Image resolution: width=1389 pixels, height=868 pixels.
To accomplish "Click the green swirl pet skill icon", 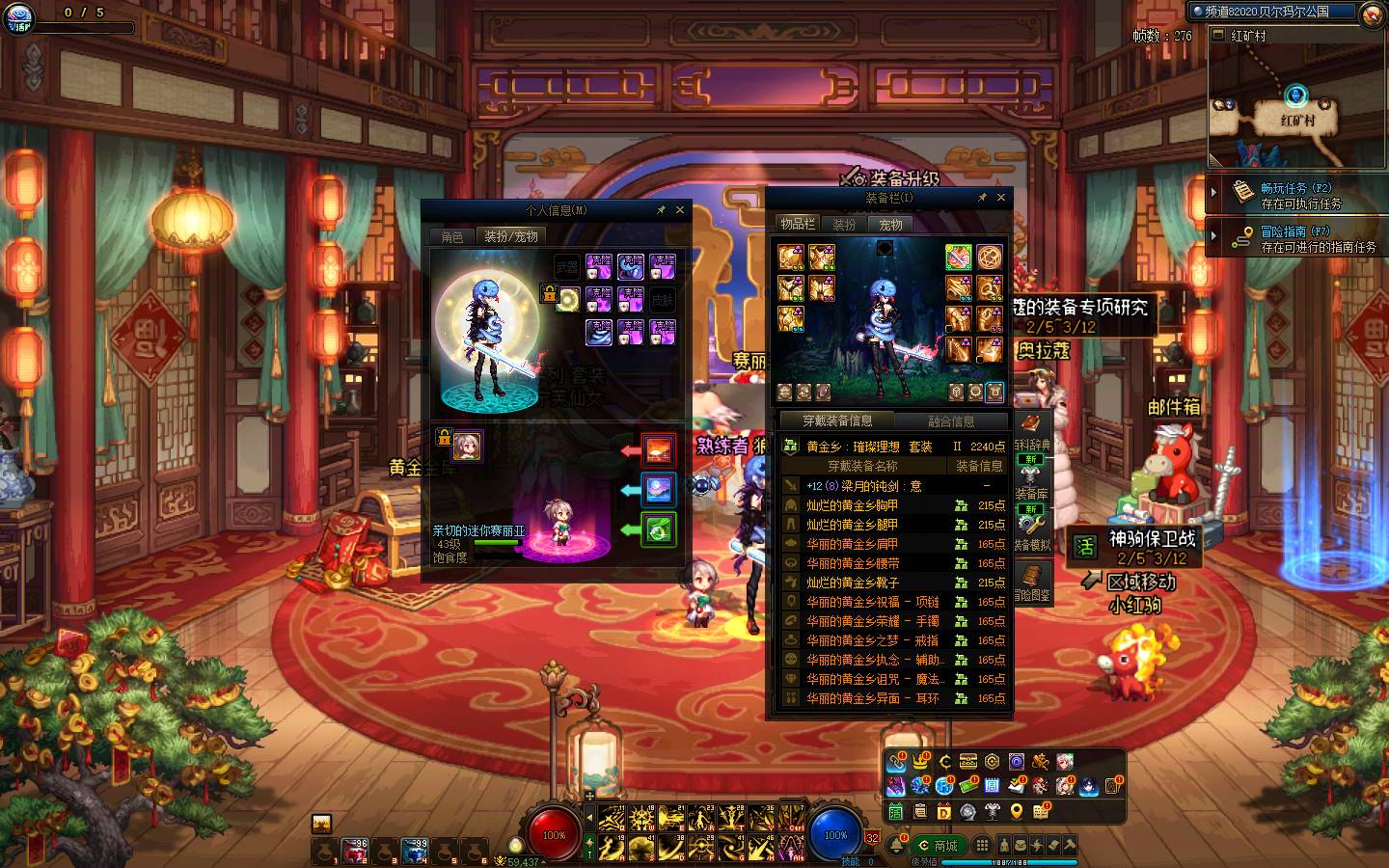I will 659,529.
